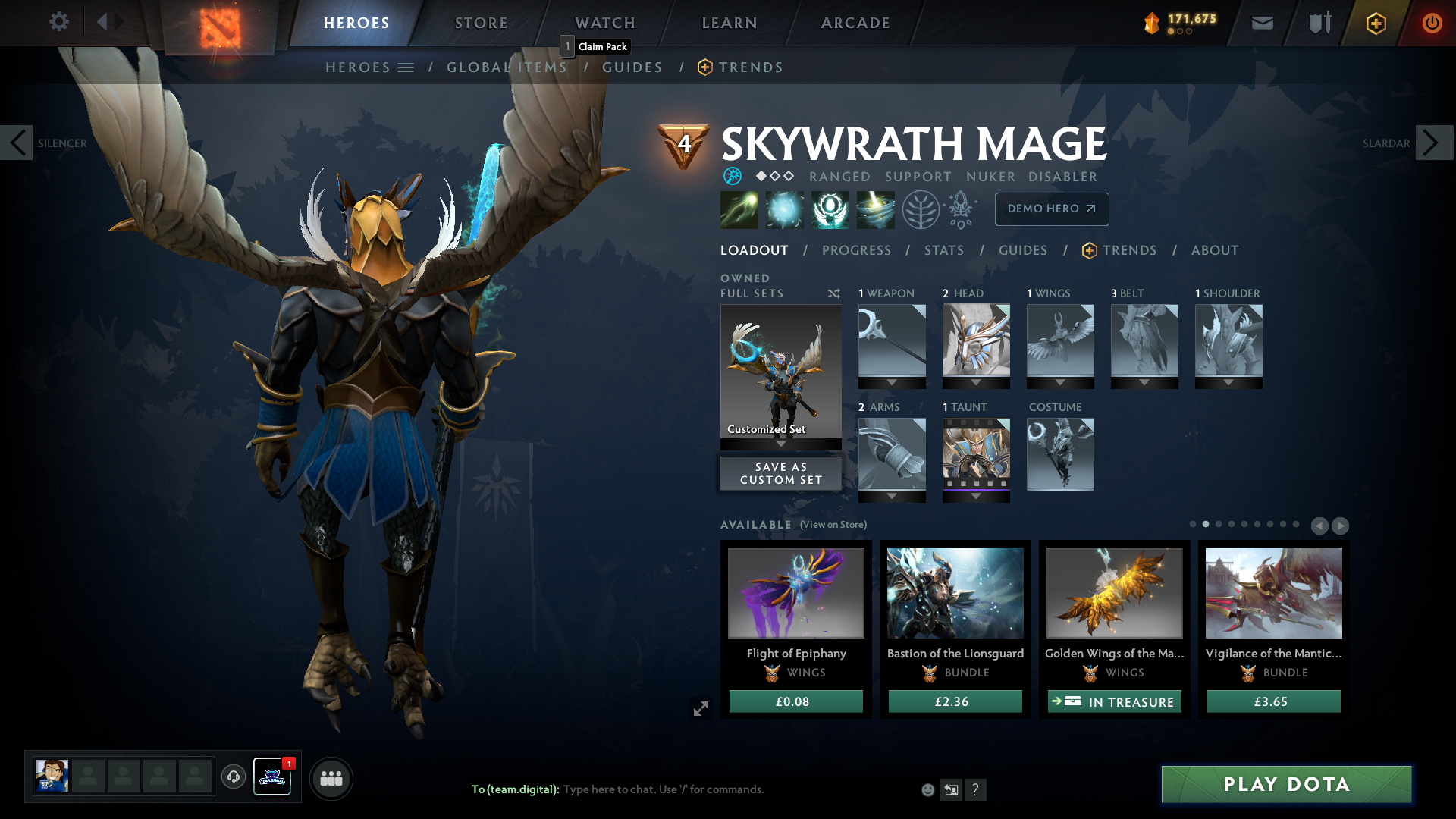Click the DEMO HERO button
Screen dimensions: 1456x819
[x=1051, y=209]
